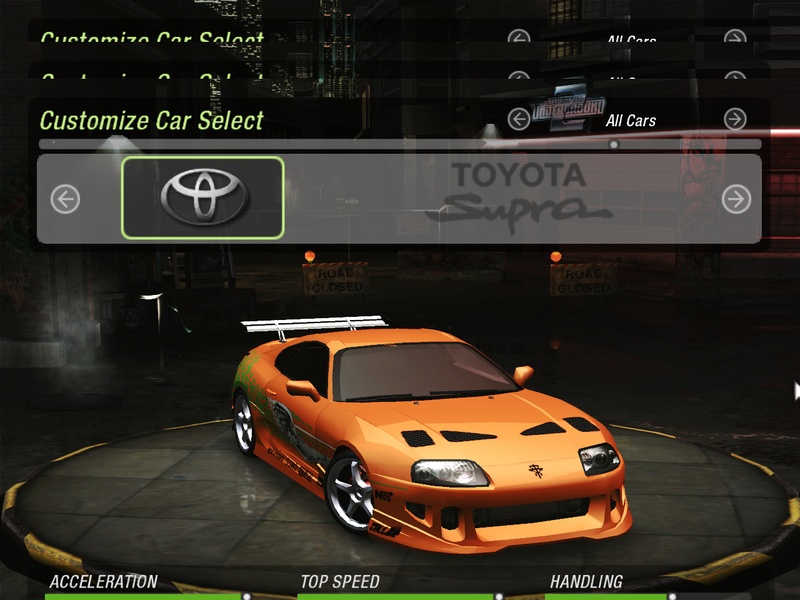
Task: Go to next car with arrow right of Supra
Action: [x=735, y=199]
